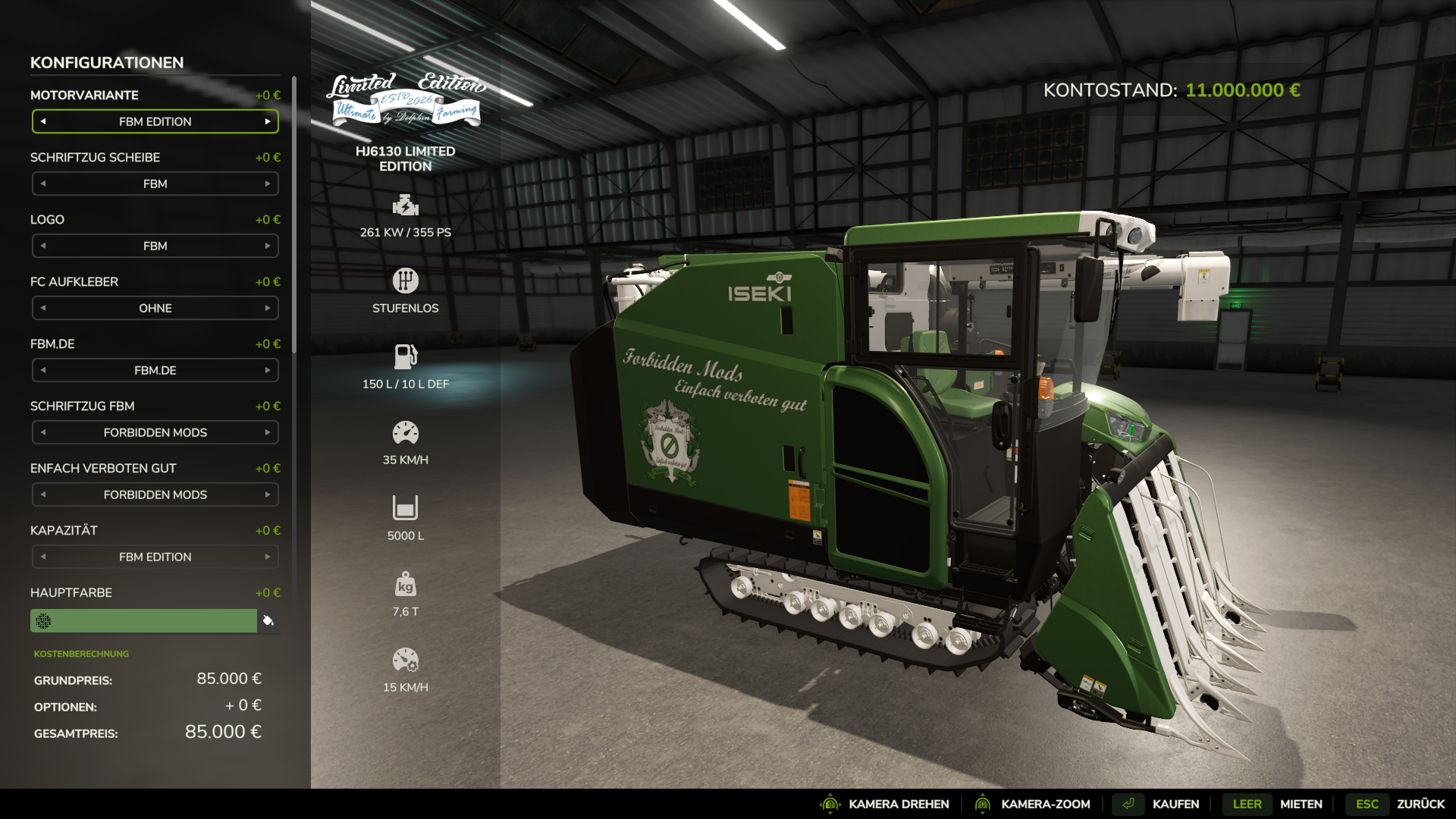The width and height of the screenshot is (1456, 819).
Task: Choose next Kapazität option
Action: click(x=268, y=557)
